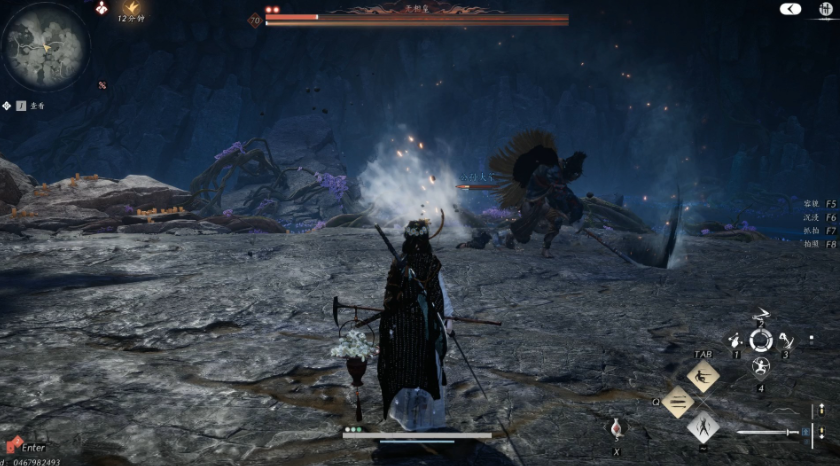Trigger the grey standing-figure skill diamond
The height and width of the screenshot is (466, 840).
(703, 427)
